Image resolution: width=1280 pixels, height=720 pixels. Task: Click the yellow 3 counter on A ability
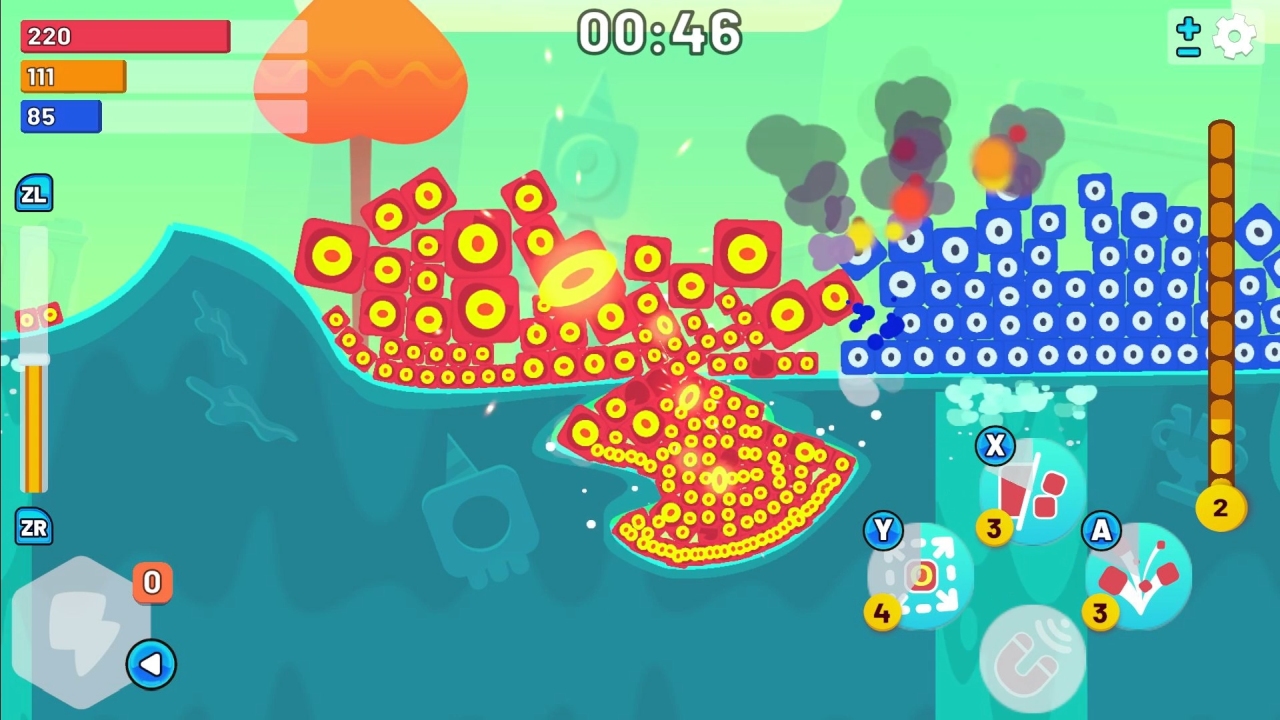pos(1099,614)
